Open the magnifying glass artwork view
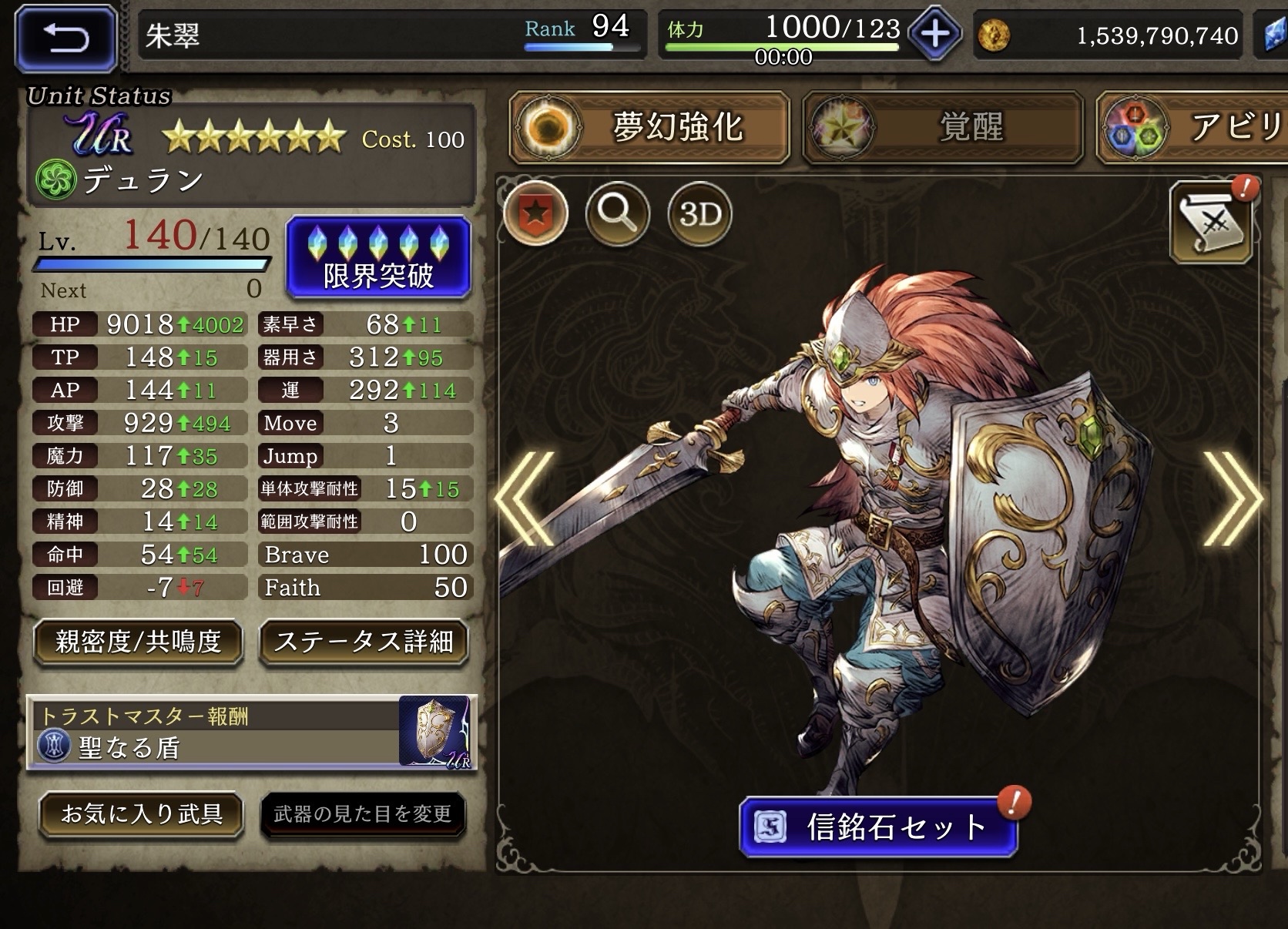This screenshot has height=929, width=1288. click(618, 213)
